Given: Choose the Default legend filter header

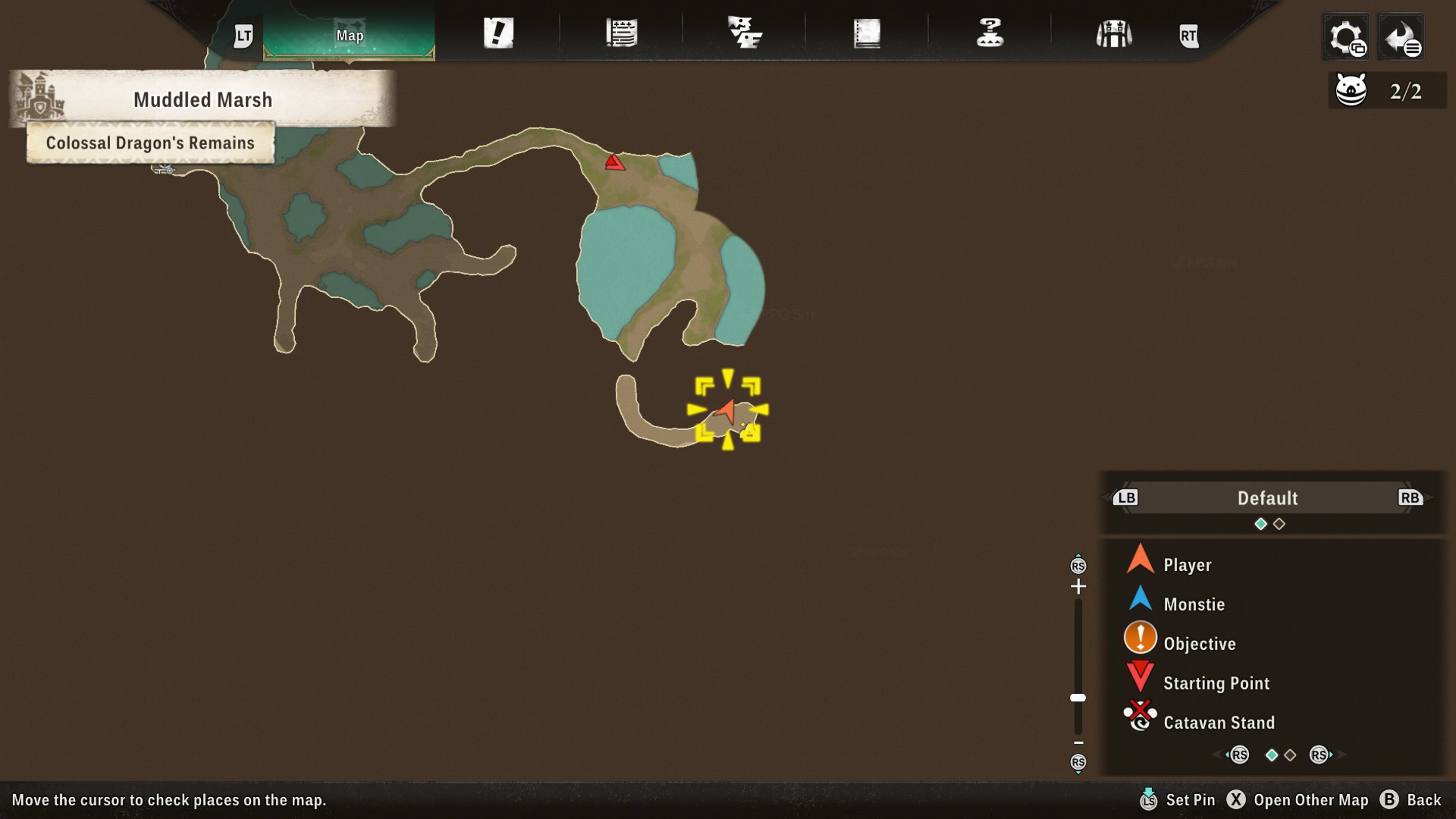Looking at the screenshot, I should coord(1267,498).
